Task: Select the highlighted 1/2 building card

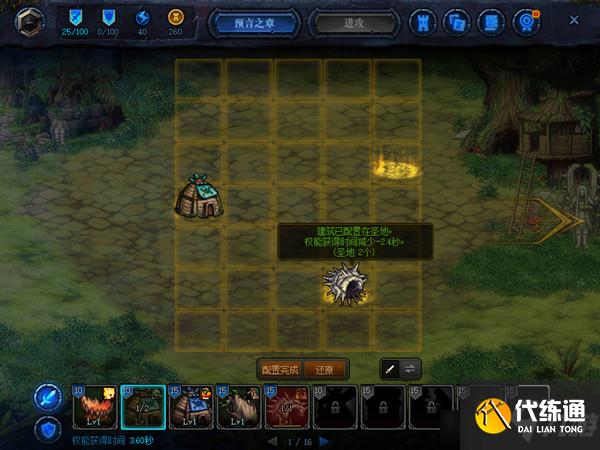Action: [143, 407]
